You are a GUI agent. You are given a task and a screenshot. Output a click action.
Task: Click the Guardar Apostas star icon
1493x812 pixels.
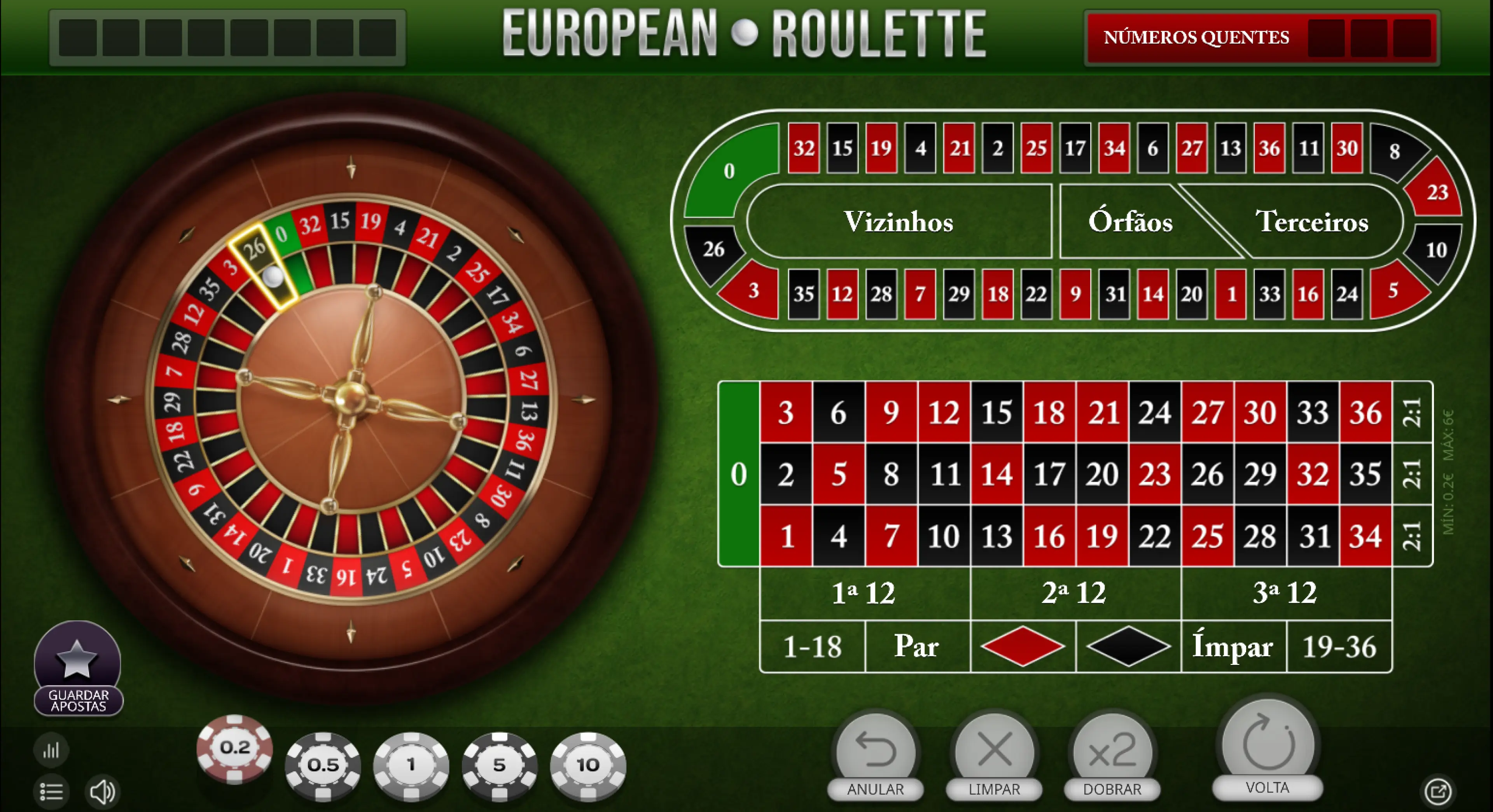pyautogui.click(x=78, y=658)
